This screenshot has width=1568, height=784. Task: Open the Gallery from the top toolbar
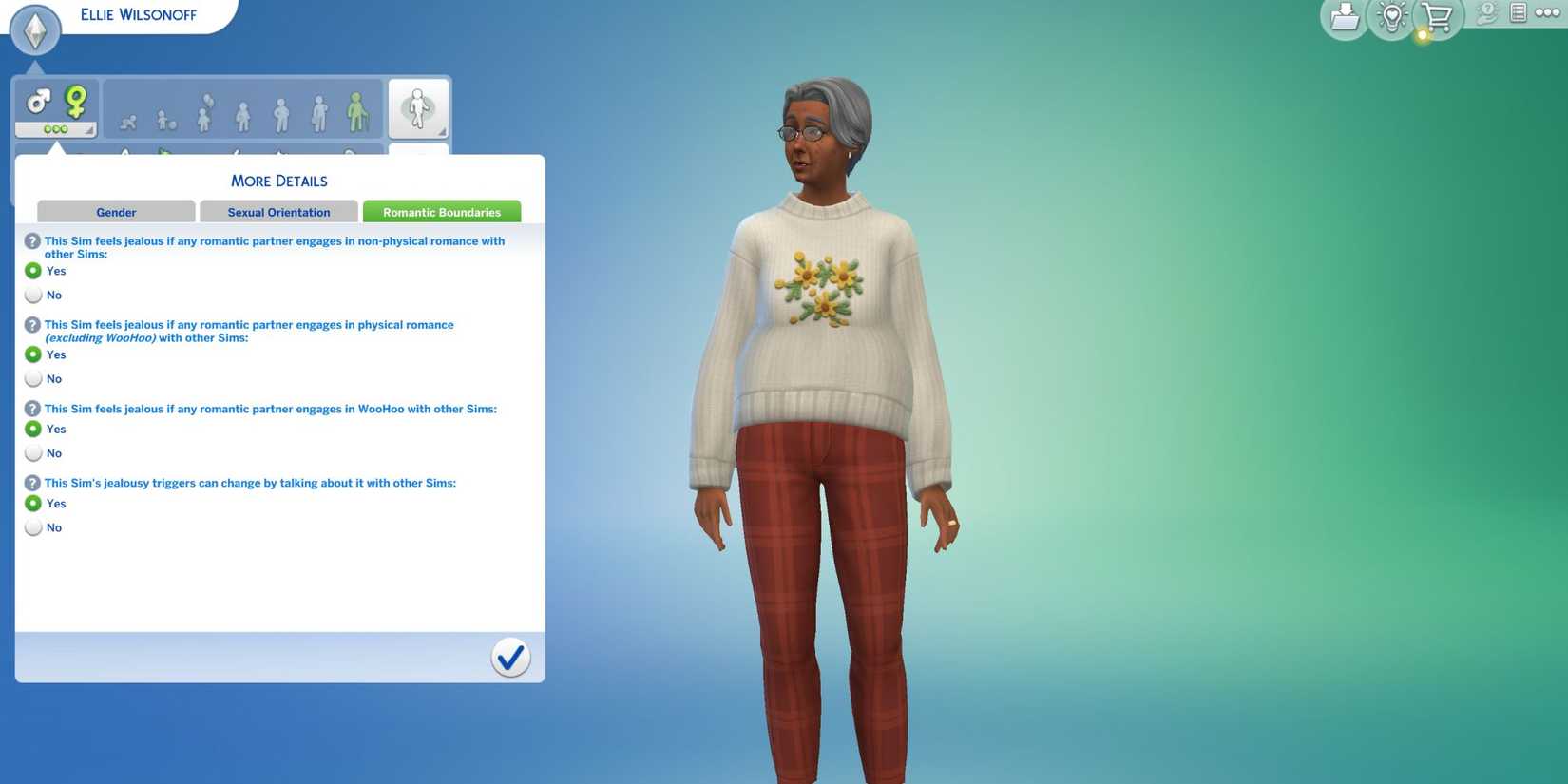coord(1346,17)
